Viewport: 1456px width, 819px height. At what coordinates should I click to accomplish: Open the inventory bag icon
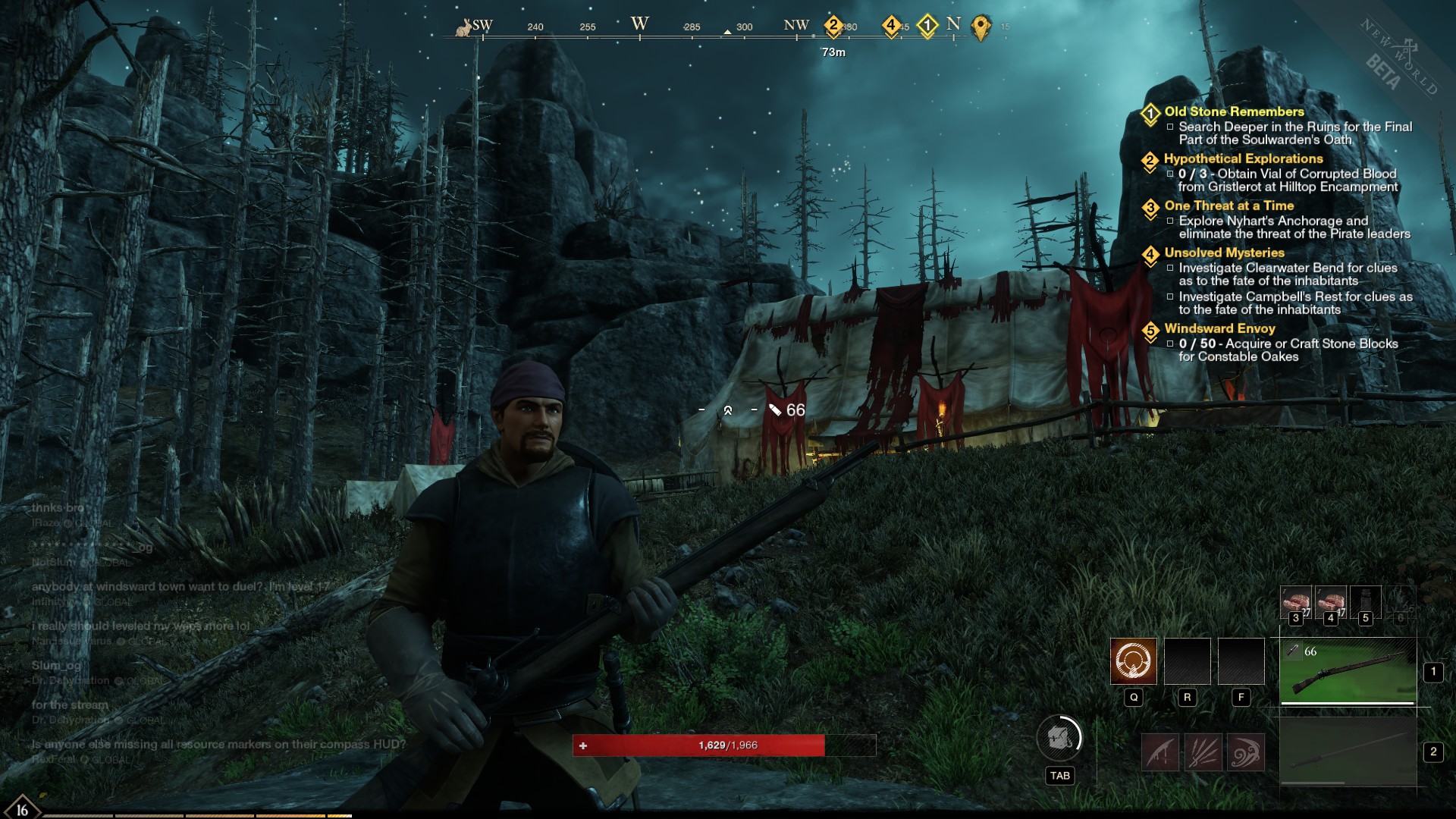[1059, 737]
